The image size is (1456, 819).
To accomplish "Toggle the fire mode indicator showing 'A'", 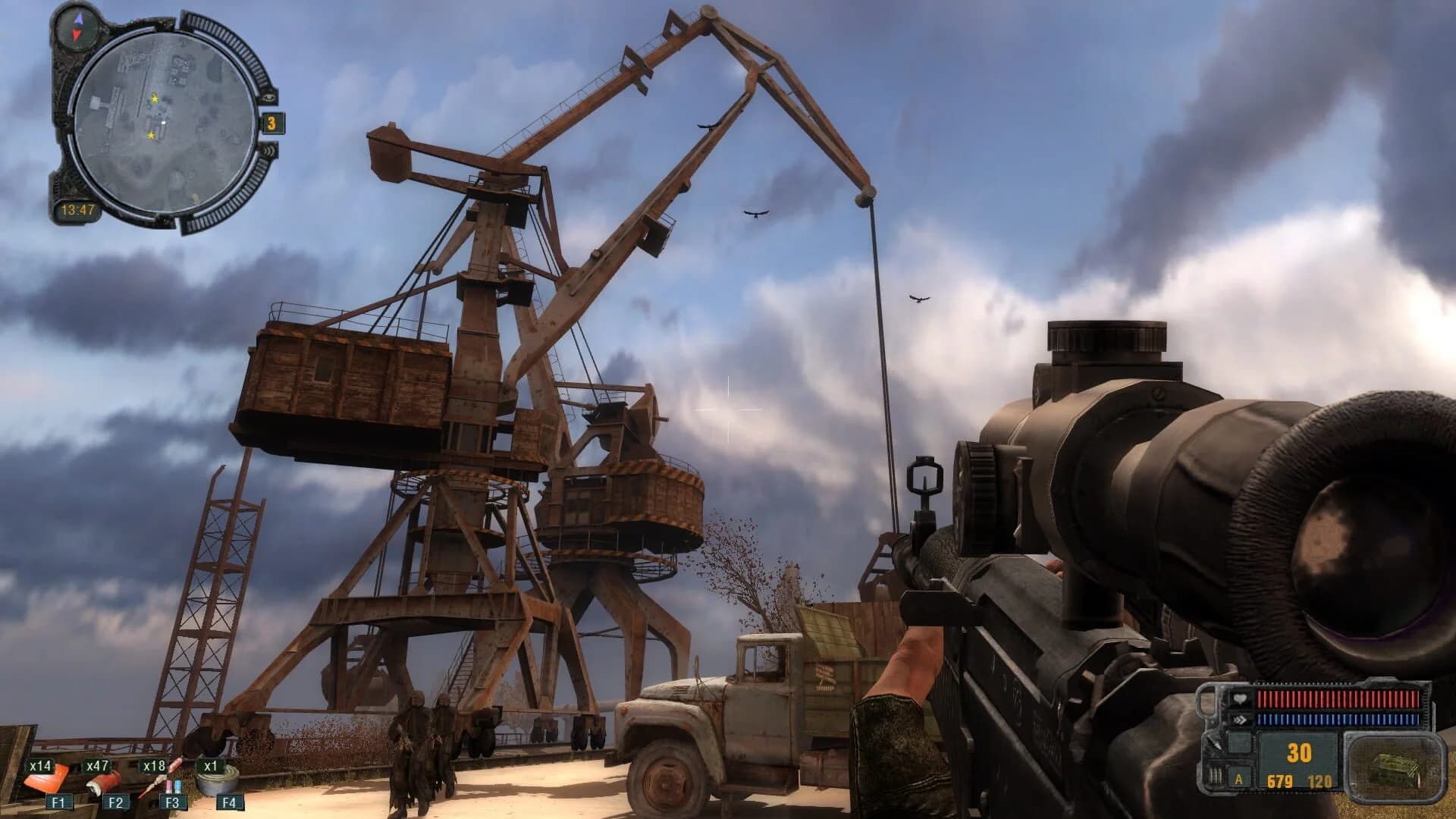I will (x=1238, y=780).
